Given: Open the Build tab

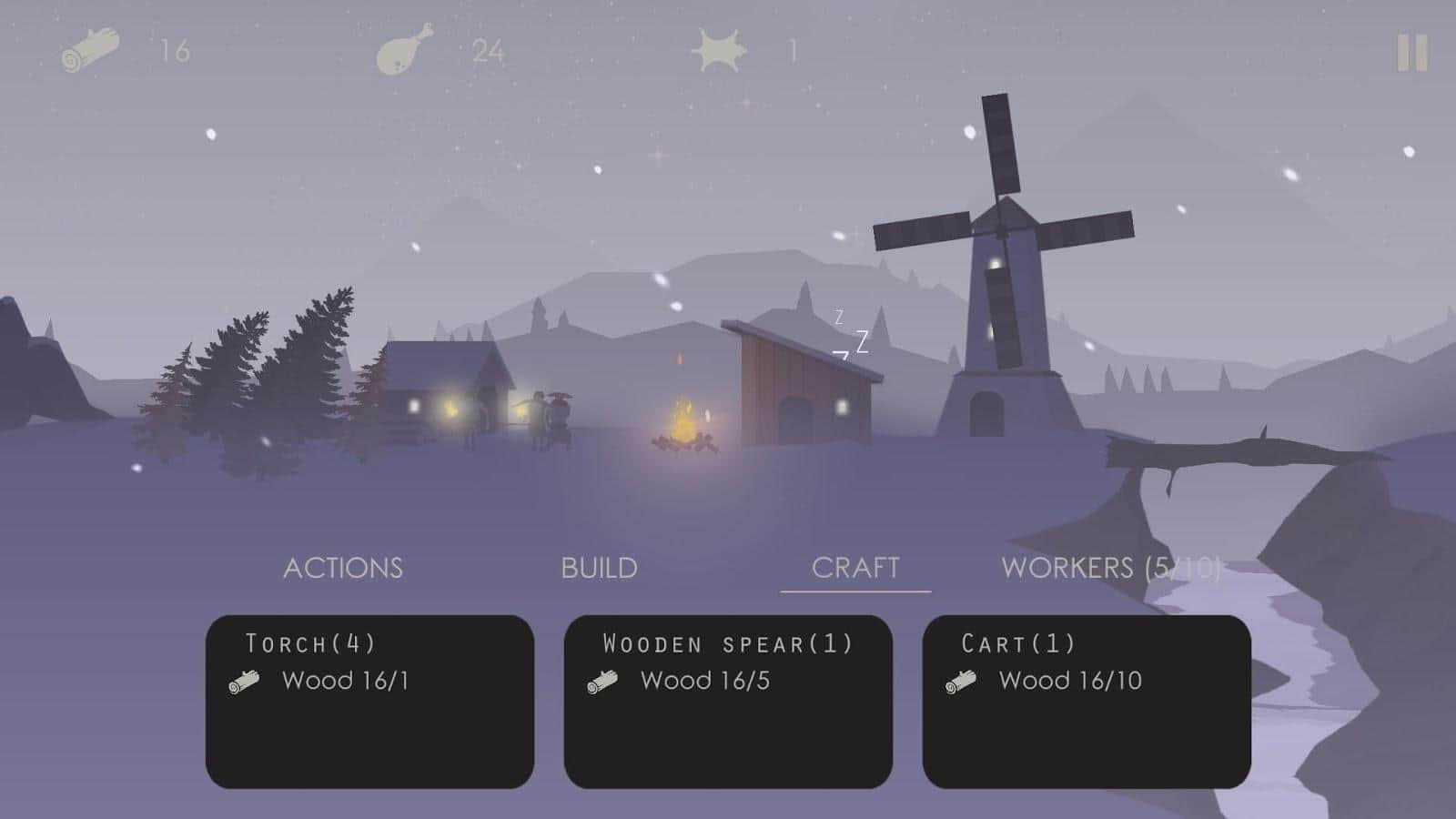Looking at the screenshot, I should [599, 568].
